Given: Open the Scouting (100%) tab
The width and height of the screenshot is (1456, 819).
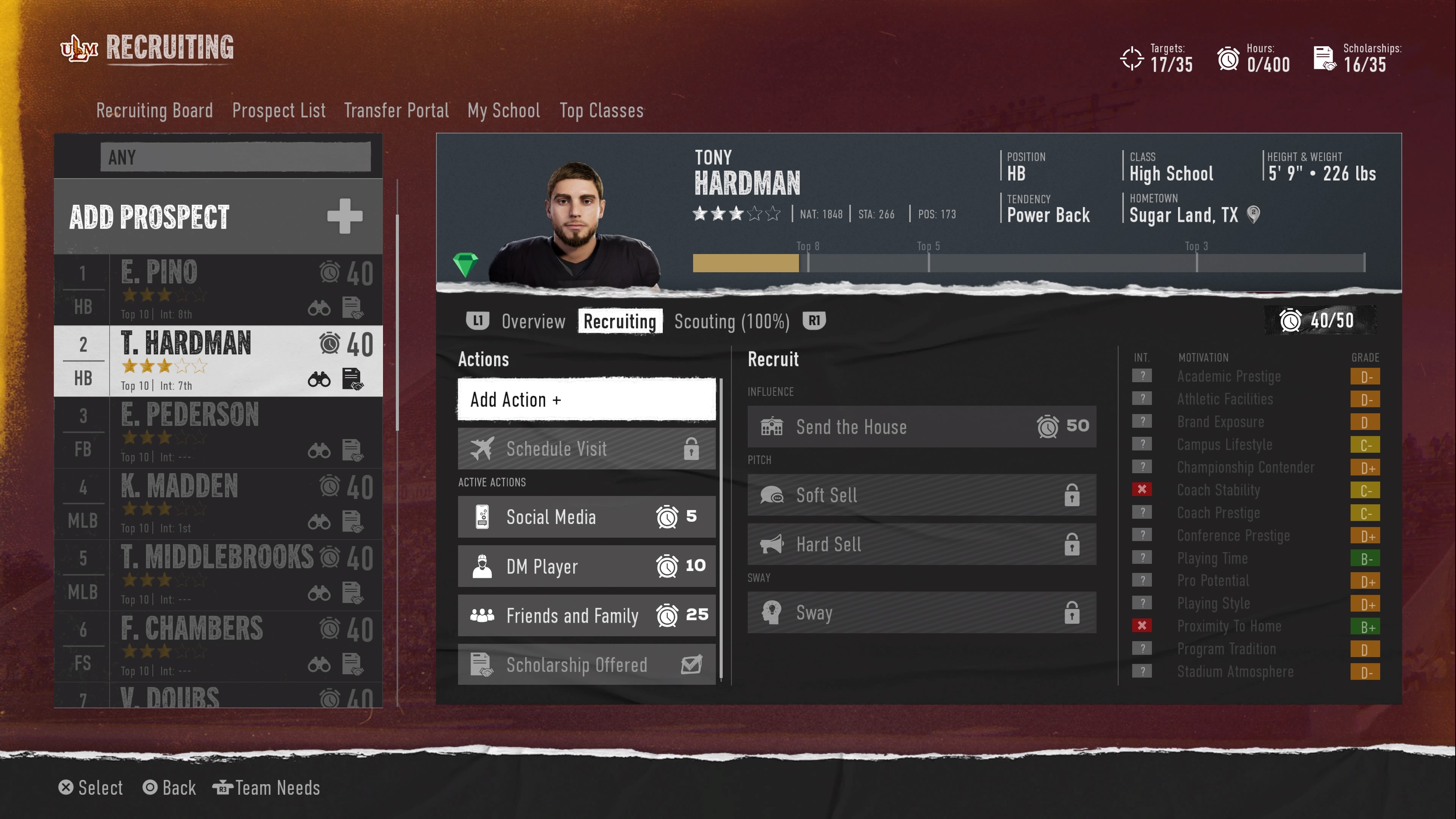Looking at the screenshot, I should tap(731, 321).
